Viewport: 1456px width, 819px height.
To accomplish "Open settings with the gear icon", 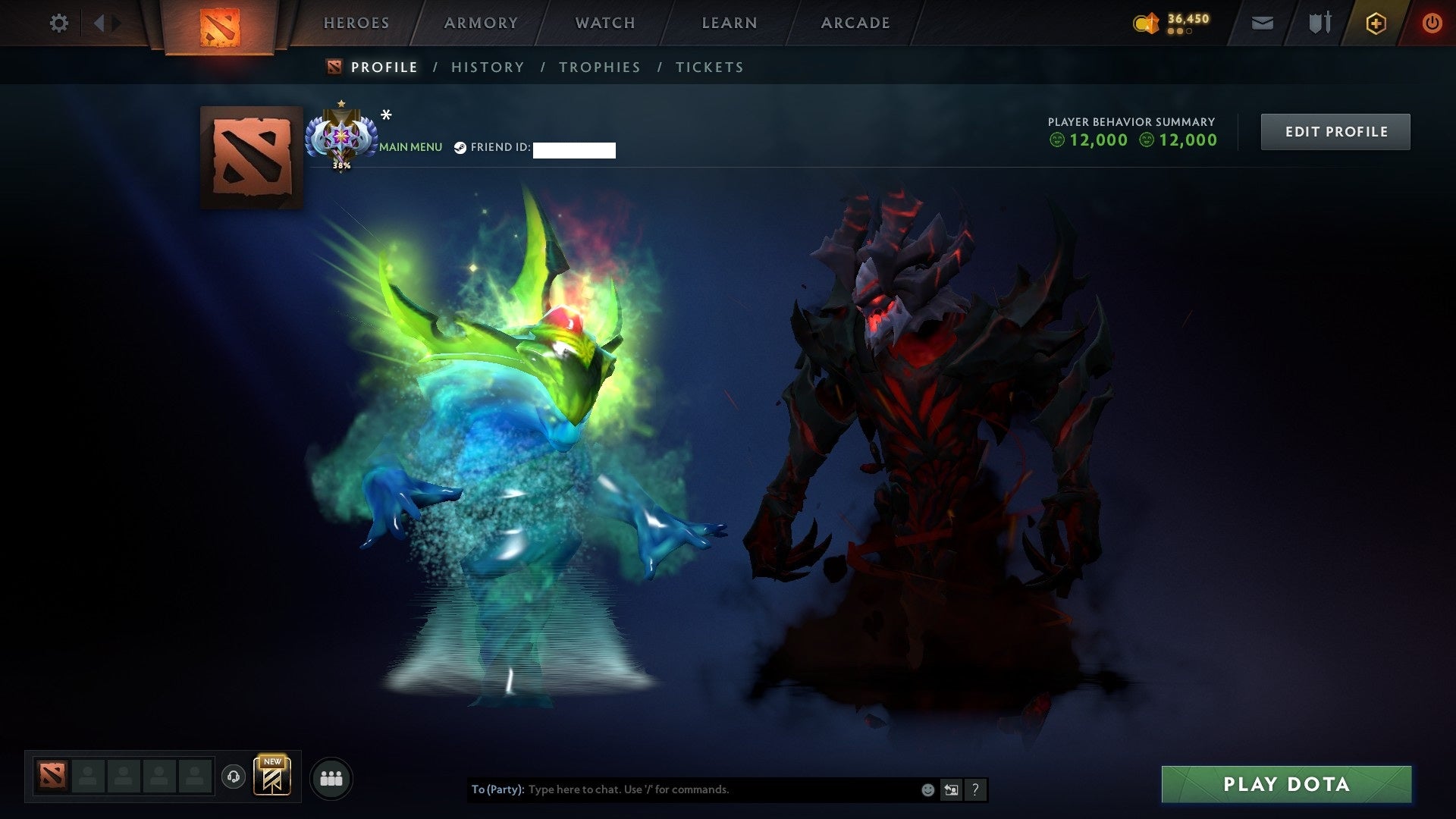I will point(58,23).
